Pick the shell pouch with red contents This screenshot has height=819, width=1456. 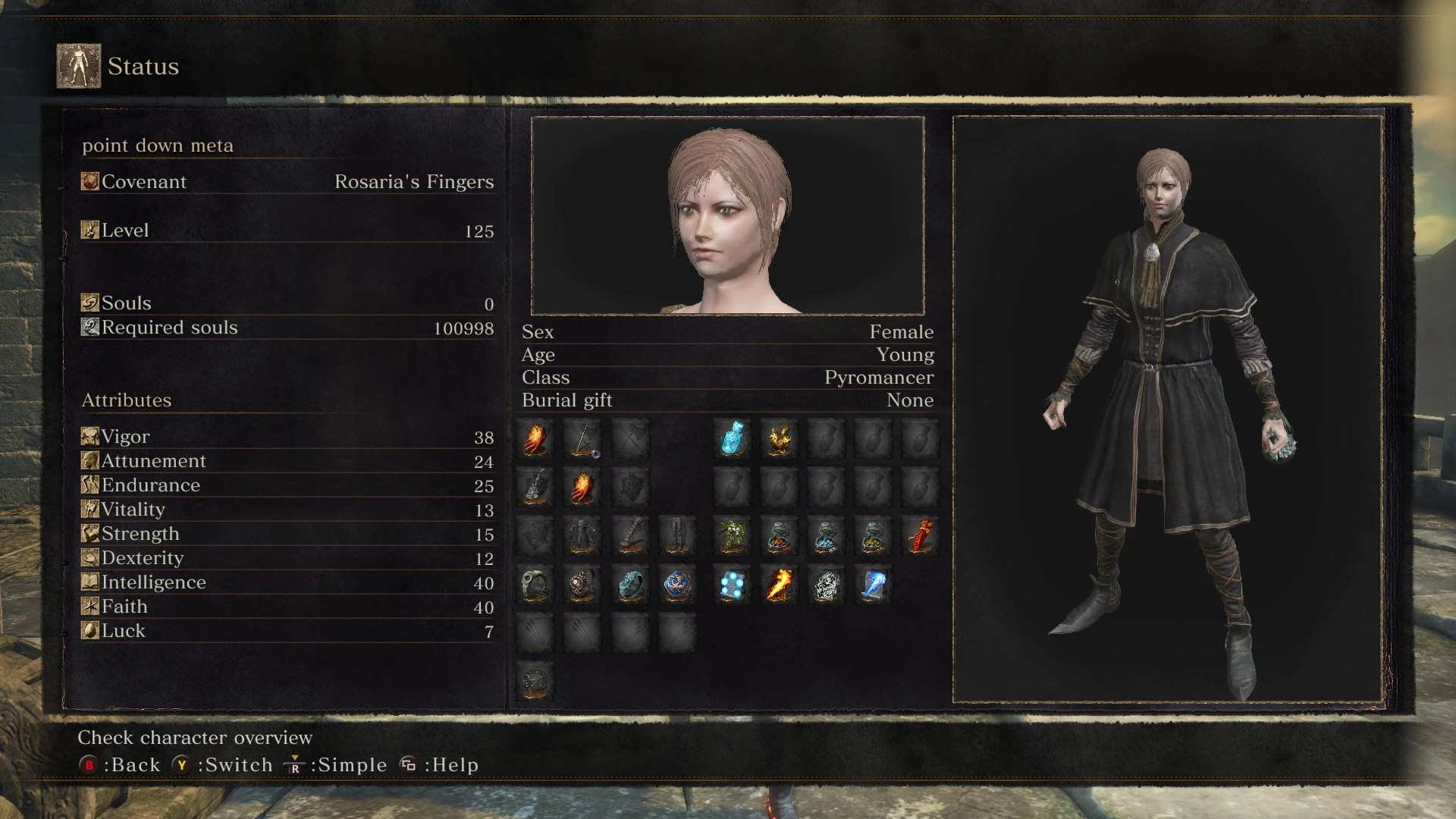click(x=779, y=536)
